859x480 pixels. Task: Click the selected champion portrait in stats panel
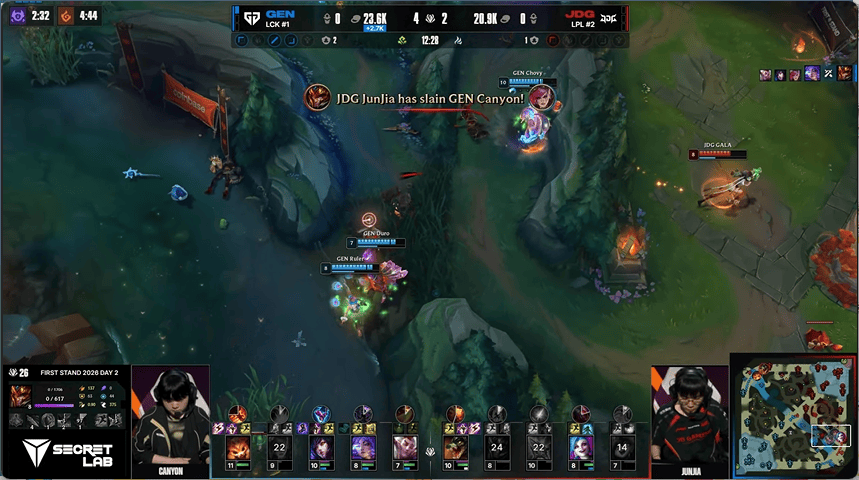[19, 396]
